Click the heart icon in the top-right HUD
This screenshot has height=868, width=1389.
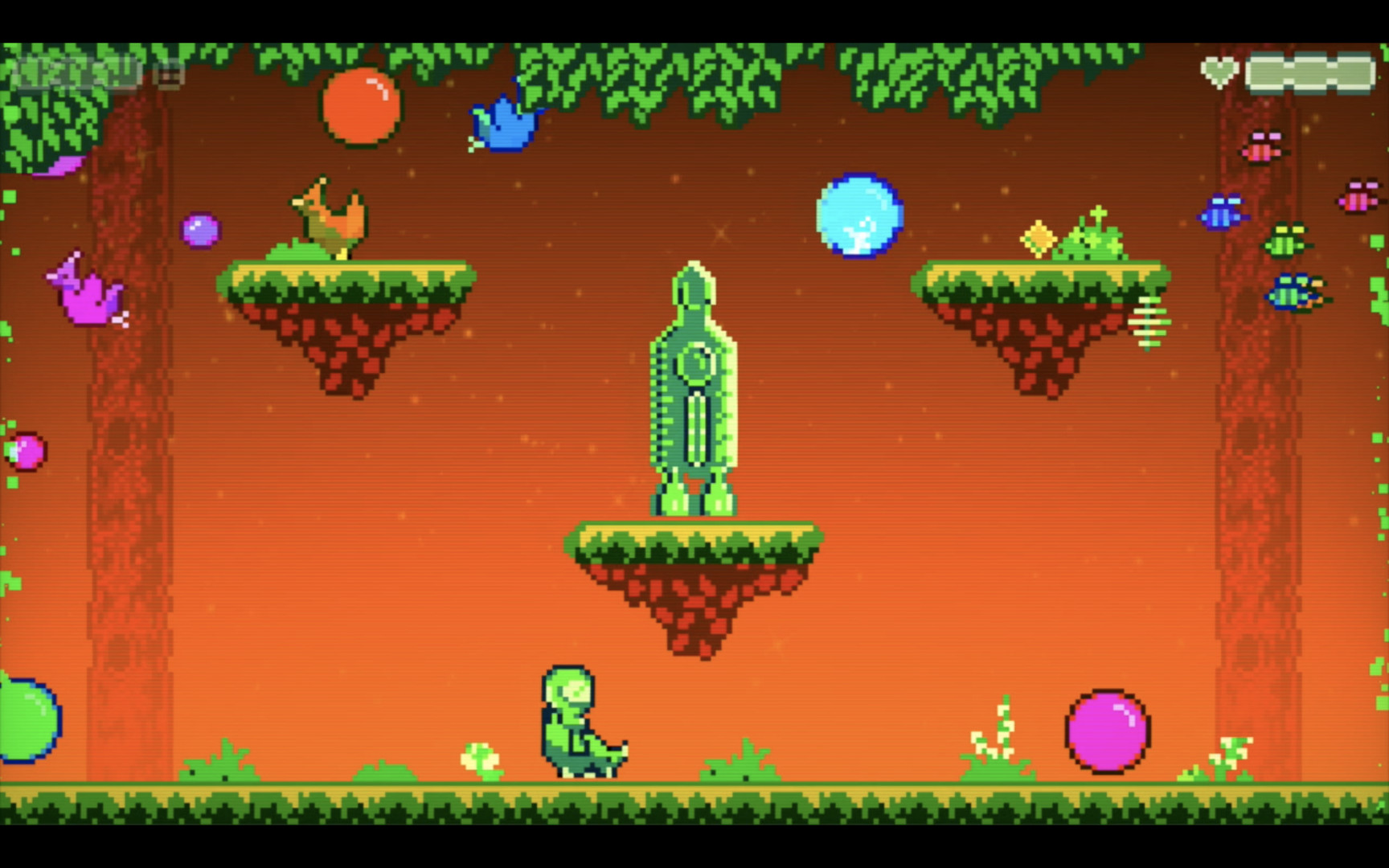(1219, 71)
